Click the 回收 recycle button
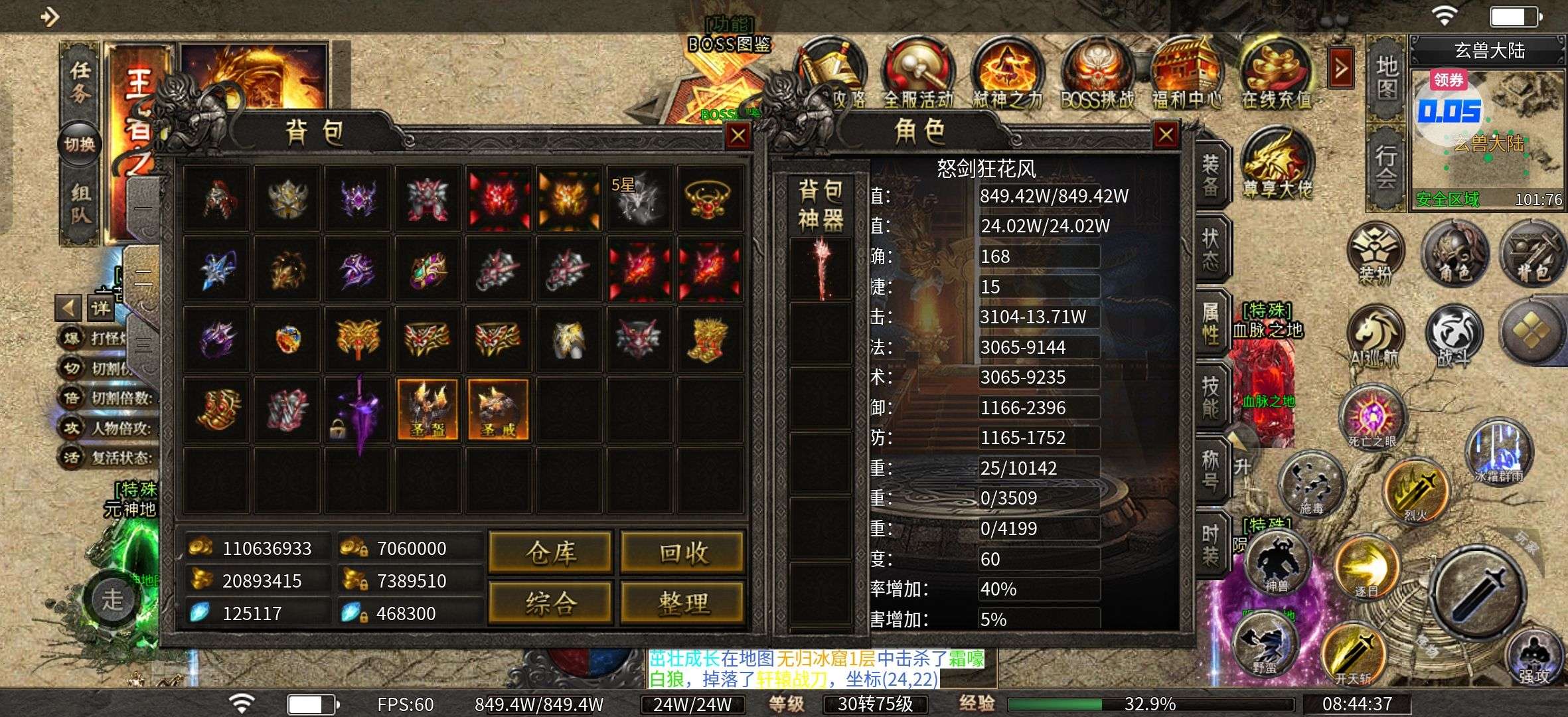 click(x=682, y=552)
